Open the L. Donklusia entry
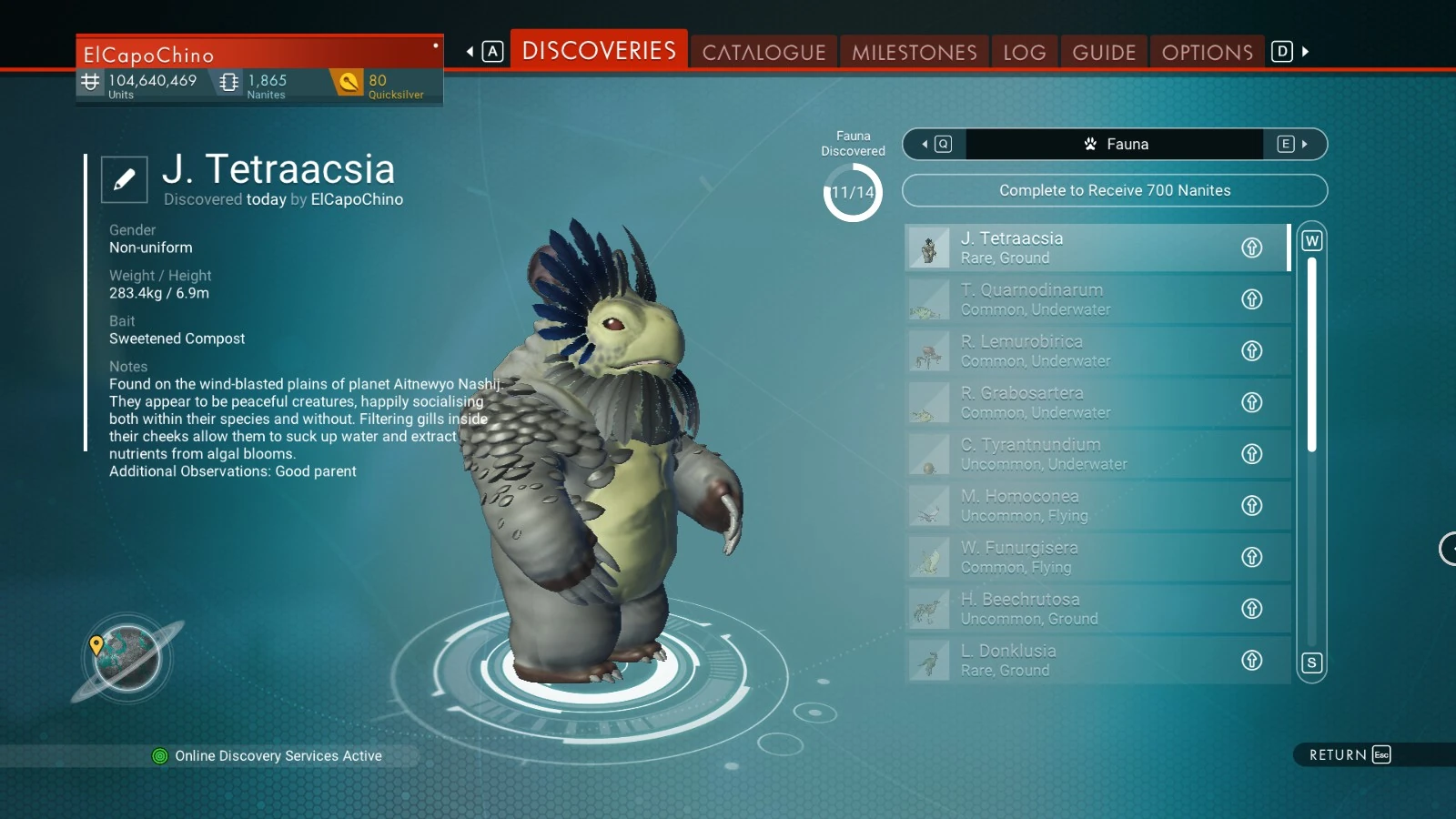The width and height of the screenshot is (1456, 819). (1074, 661)
